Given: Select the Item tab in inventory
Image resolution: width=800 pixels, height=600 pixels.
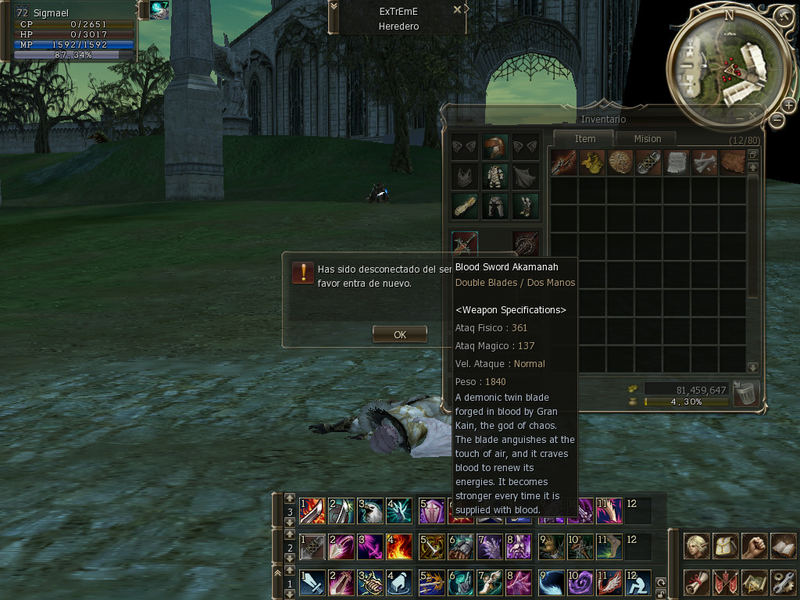Looking at the screenshot, I should coord(585,139).
